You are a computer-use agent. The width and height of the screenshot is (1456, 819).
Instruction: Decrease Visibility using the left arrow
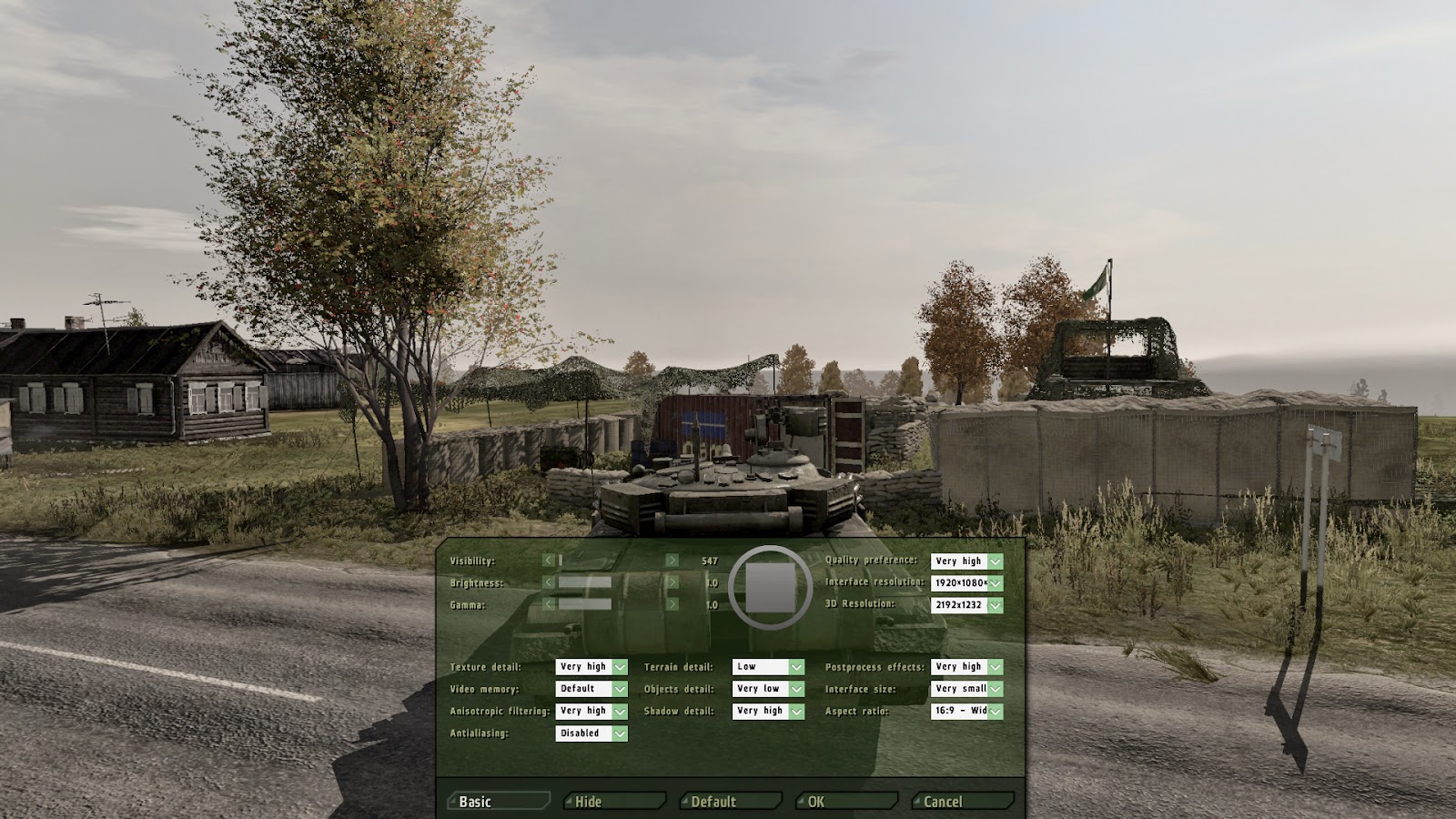550,561
